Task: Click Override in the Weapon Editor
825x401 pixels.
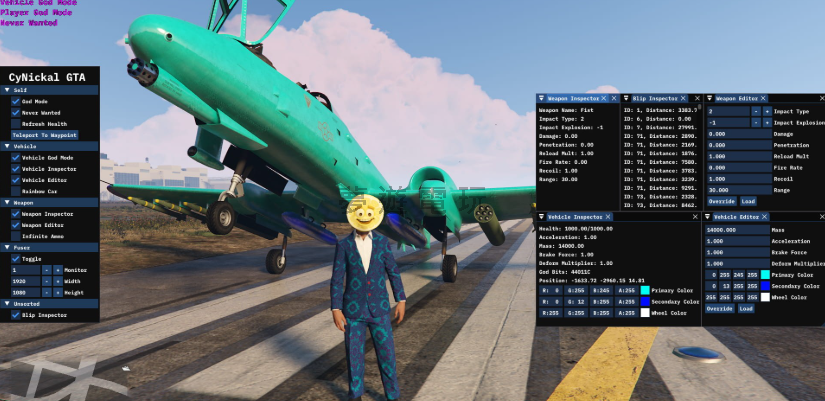Action: point(721,201)
